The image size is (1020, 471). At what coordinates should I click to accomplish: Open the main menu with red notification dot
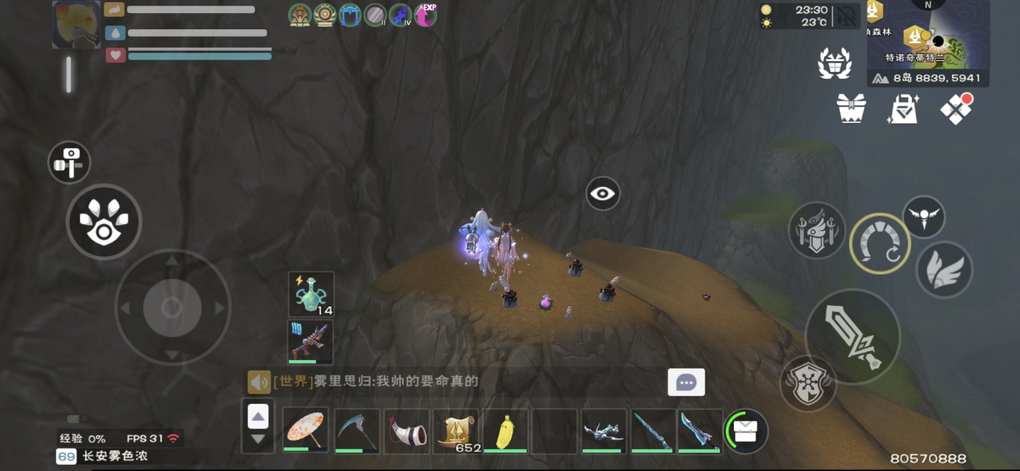[957, 108]
